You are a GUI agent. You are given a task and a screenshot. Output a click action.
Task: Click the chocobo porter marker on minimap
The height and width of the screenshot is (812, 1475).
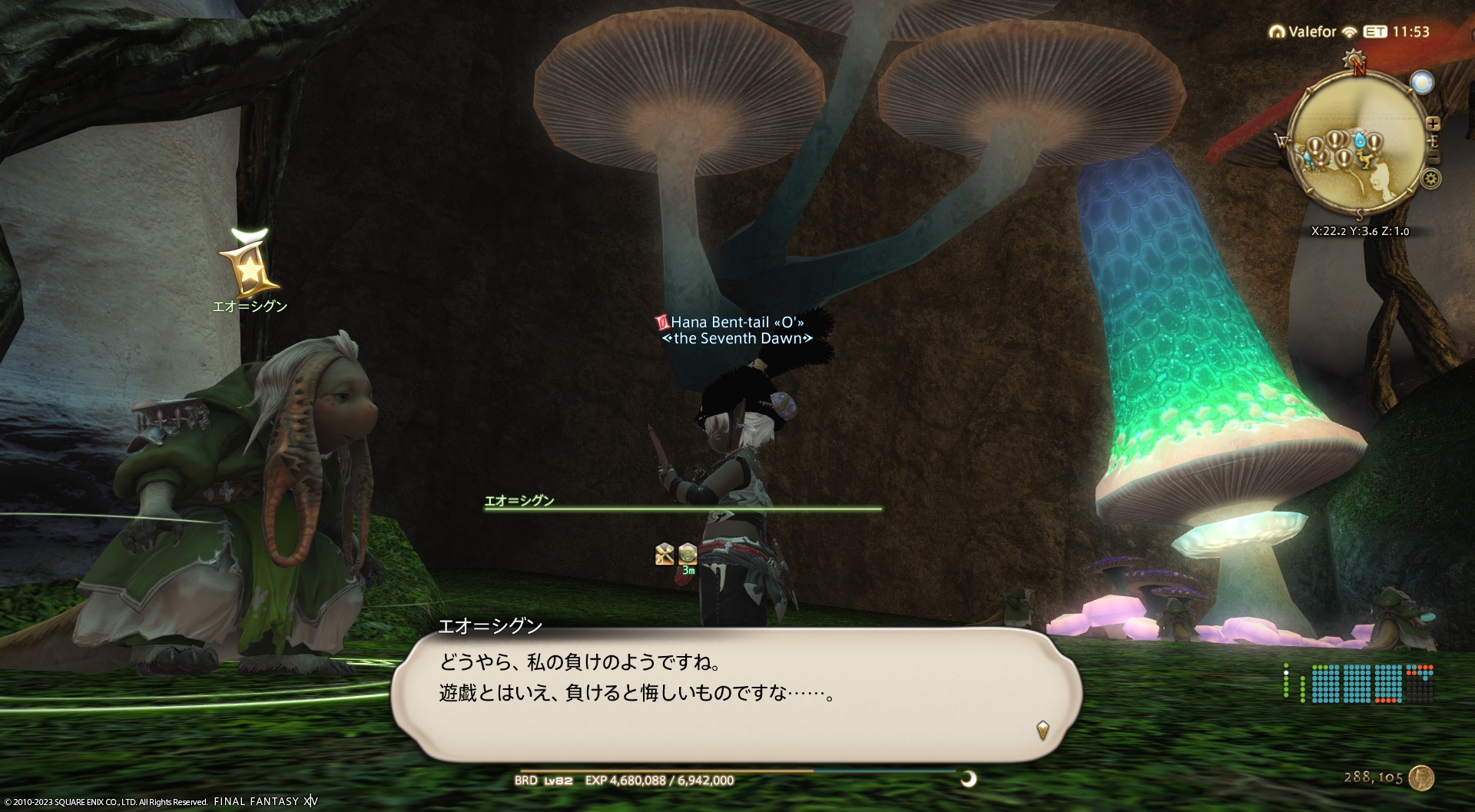click(x=1365, y=161)
